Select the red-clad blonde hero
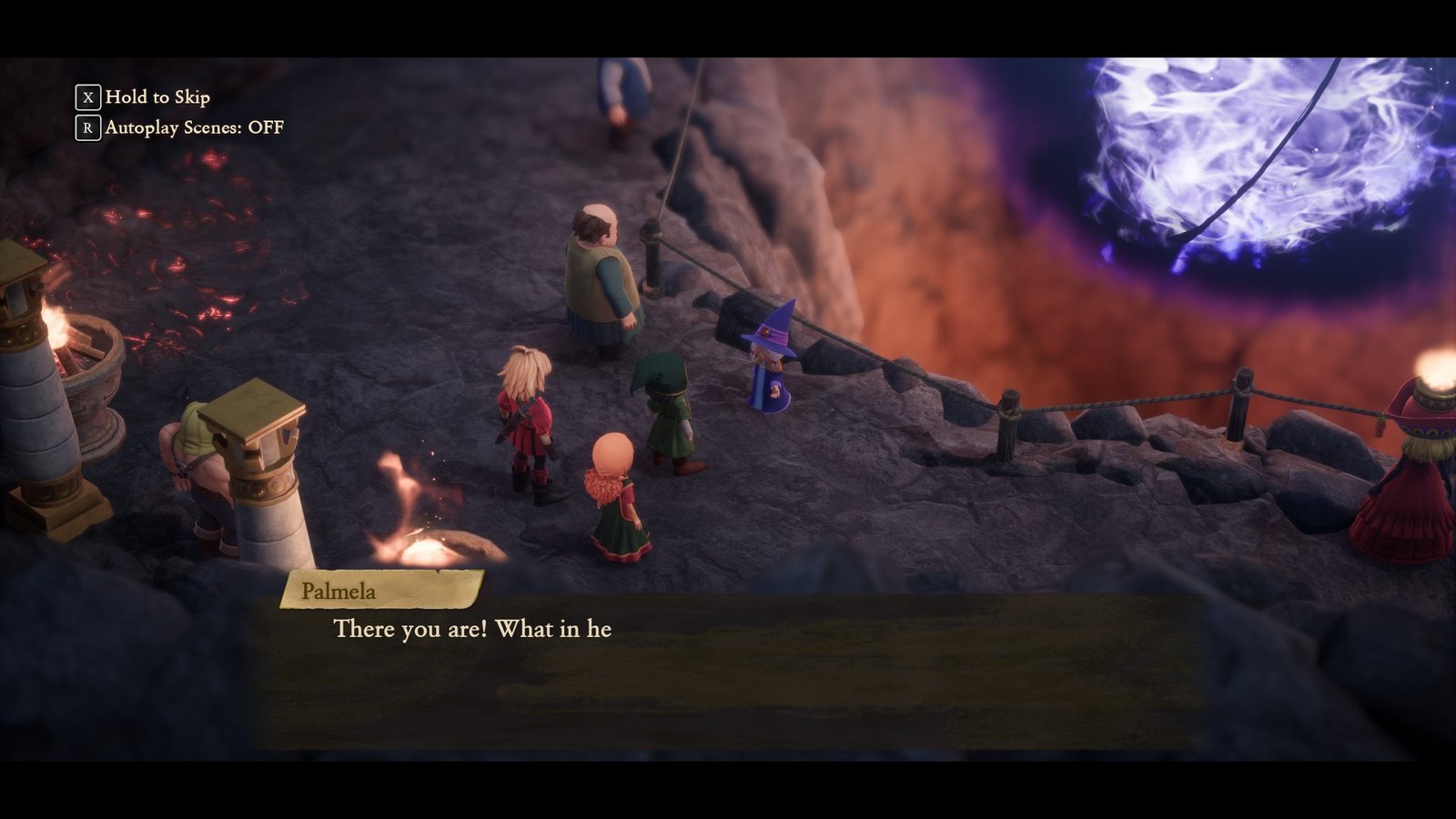The width and height of the screenshot is (1456, 819). point(528,419)
